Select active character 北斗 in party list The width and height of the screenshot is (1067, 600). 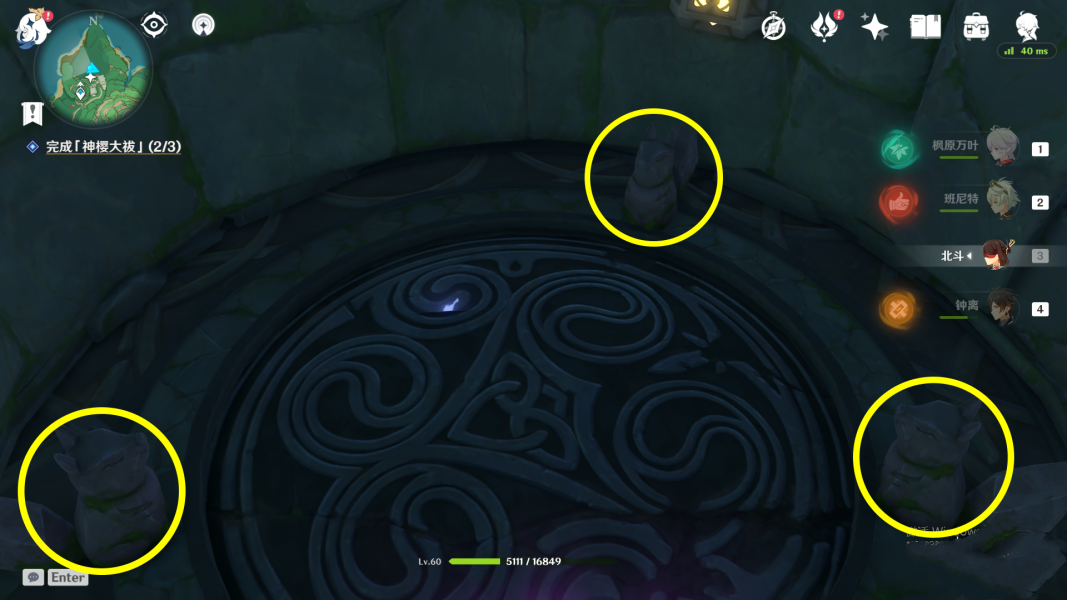997,255
